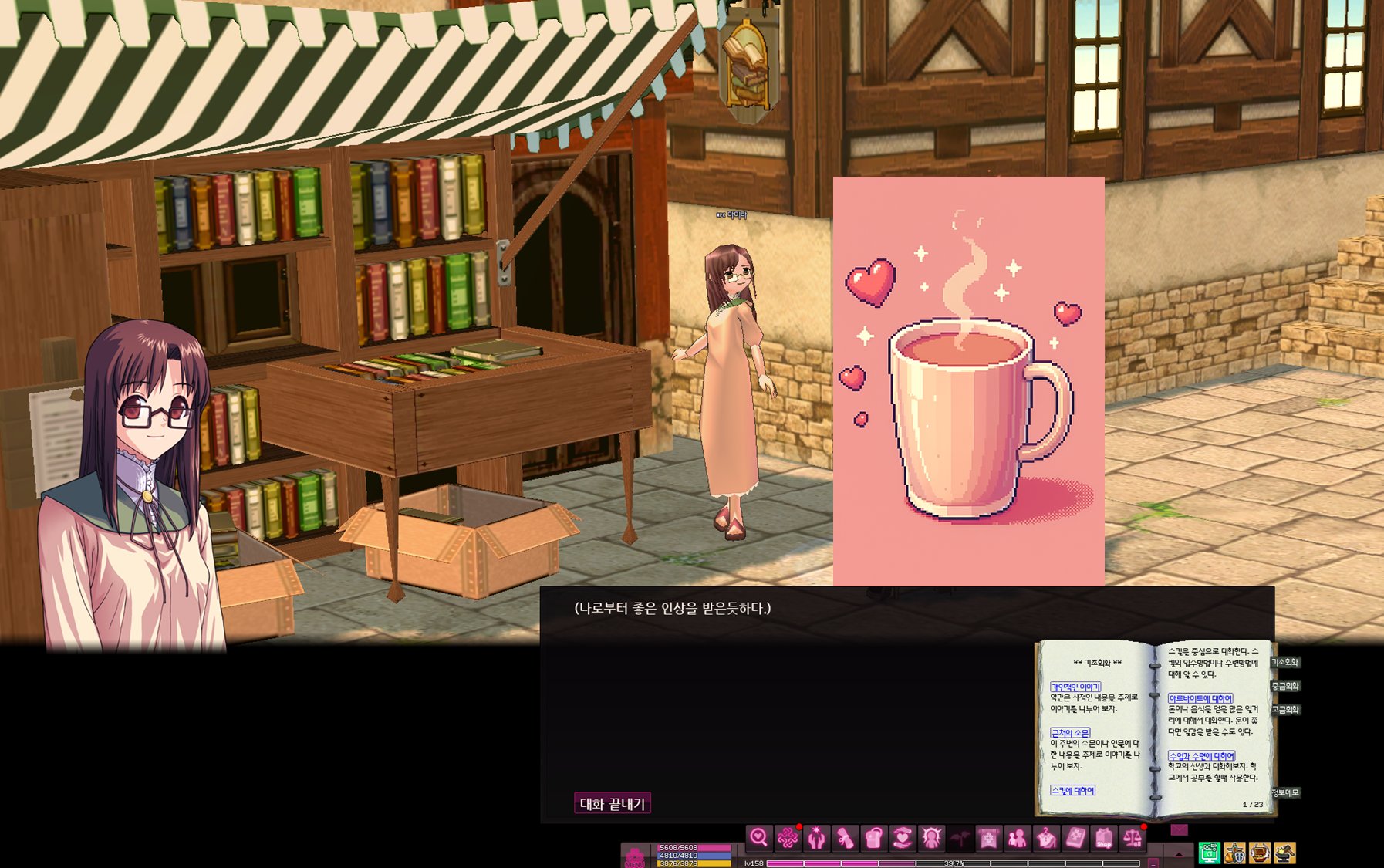Click the anvil and hammer icon

[1284, 853]
